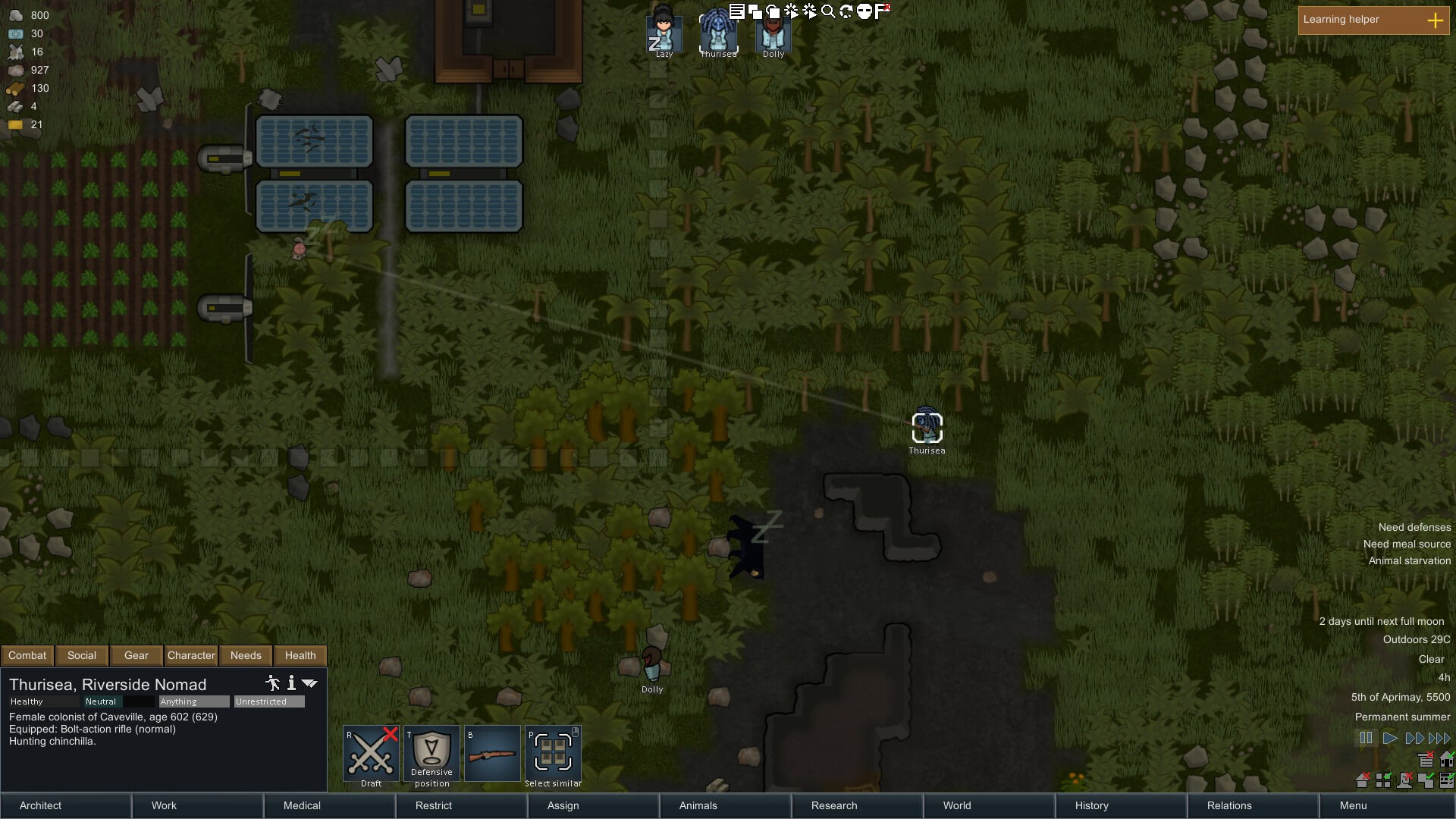Open the Architect menu
Viewport: 1456px width, 819px height.
[41, 805]
